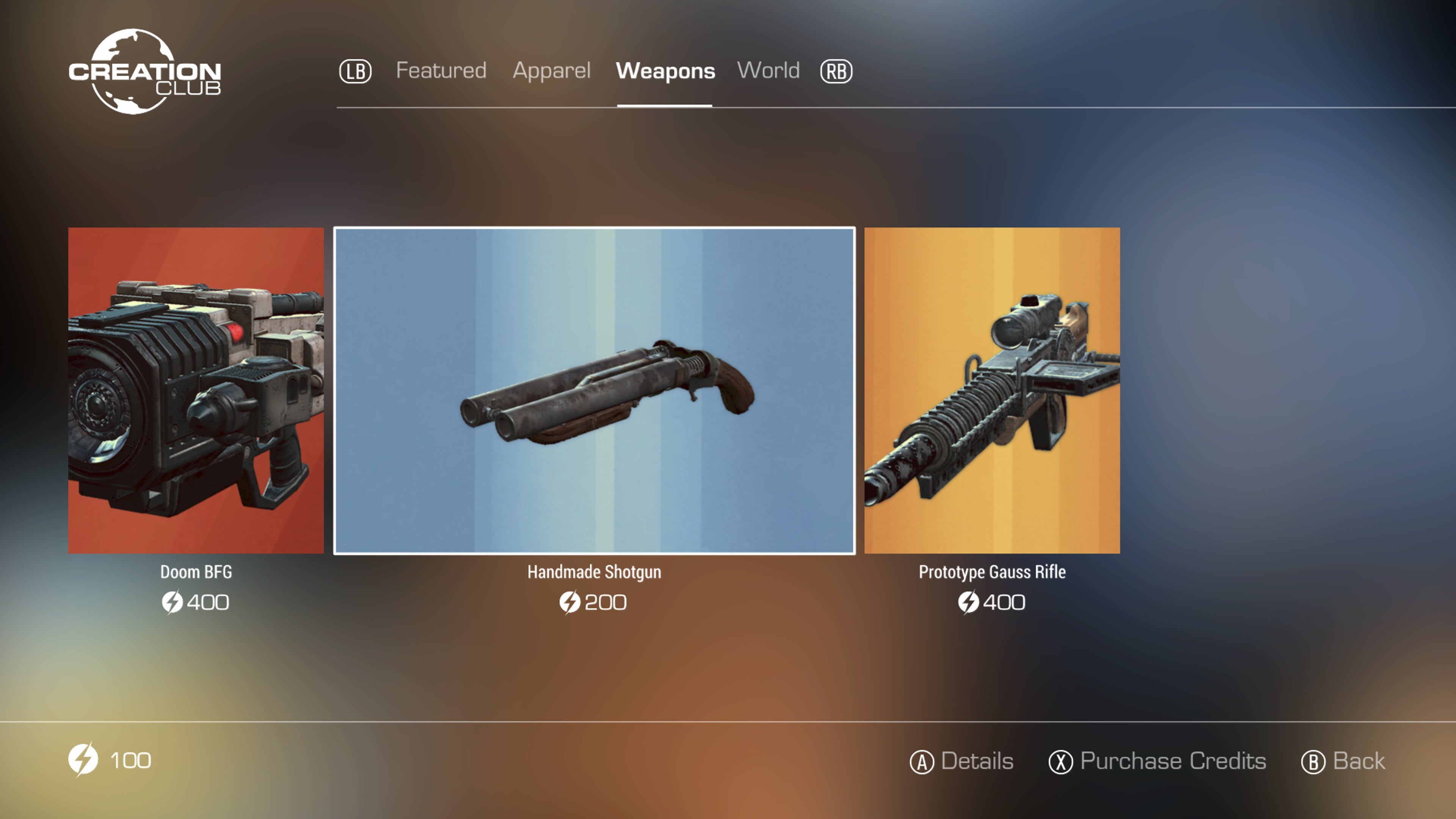Click the Creation Club logo

(x=144, y=72)
